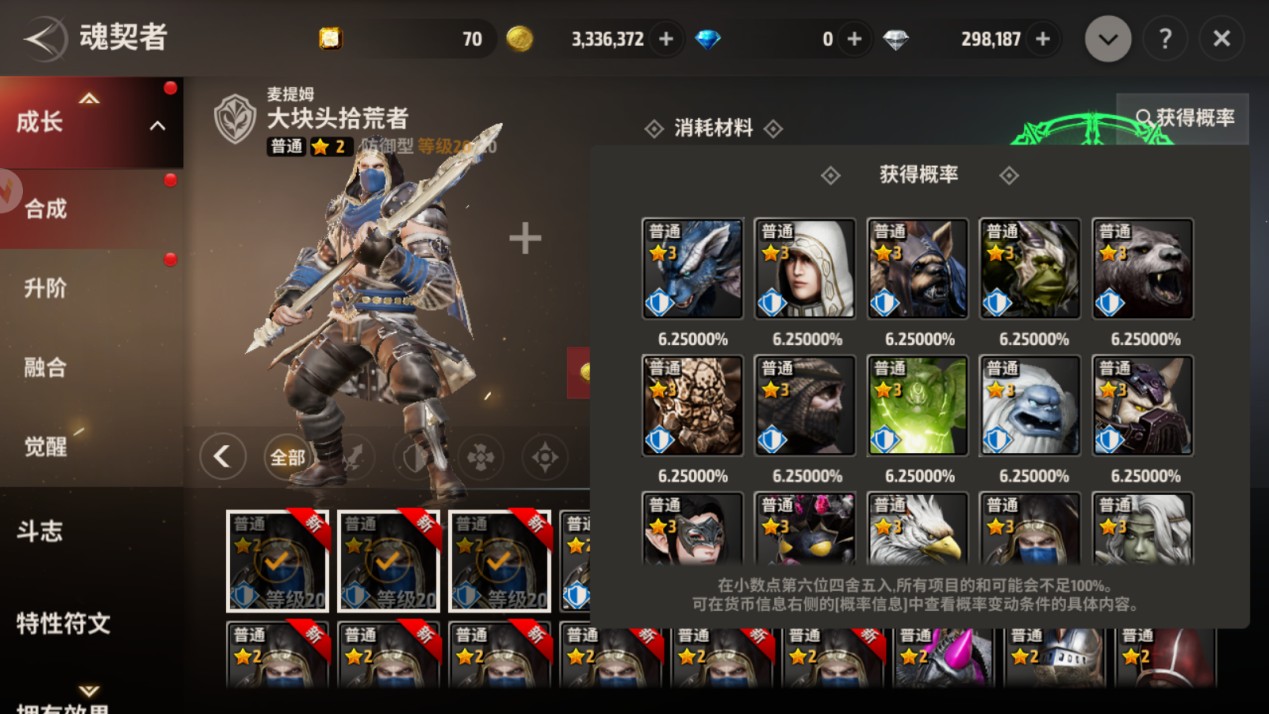Click the 获得概率 search button
The height and width of the screenshot is (714, 1269).
coord(1184,118)
